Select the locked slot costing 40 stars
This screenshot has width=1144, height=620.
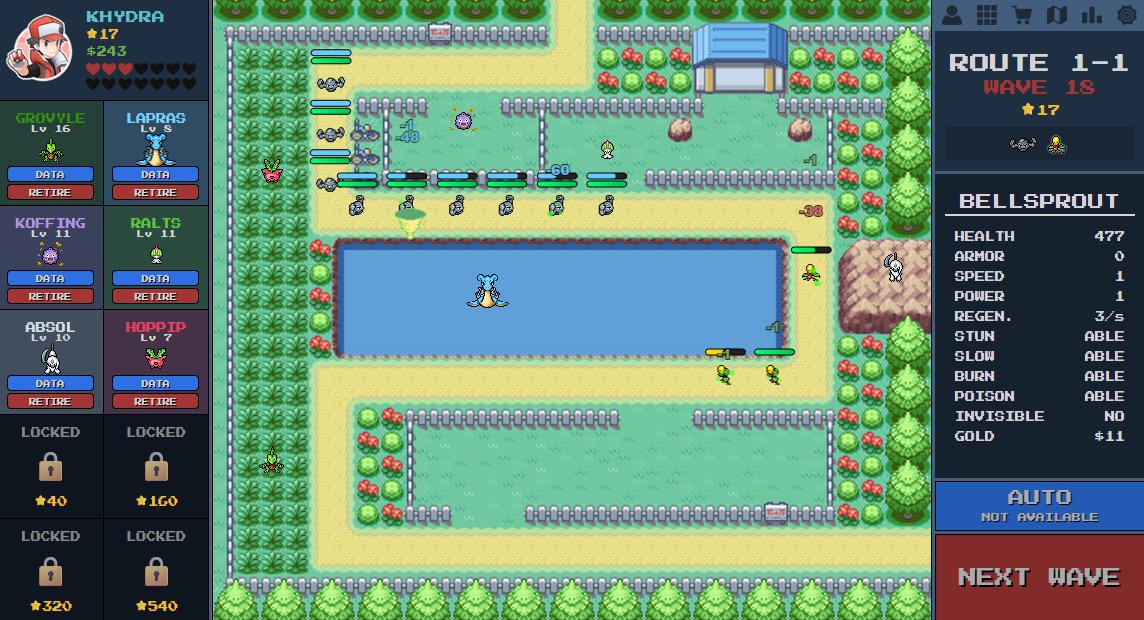[51, 466]
